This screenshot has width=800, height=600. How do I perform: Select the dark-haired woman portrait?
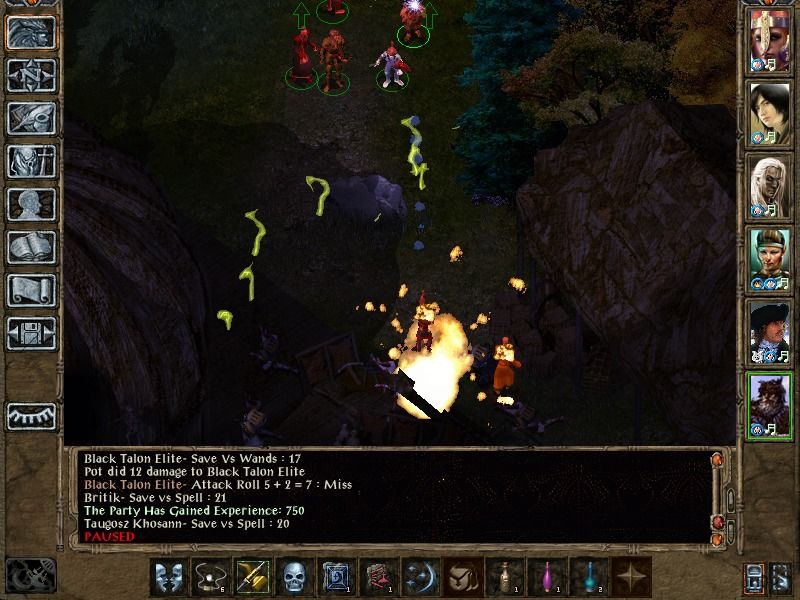tap(771, 111)
